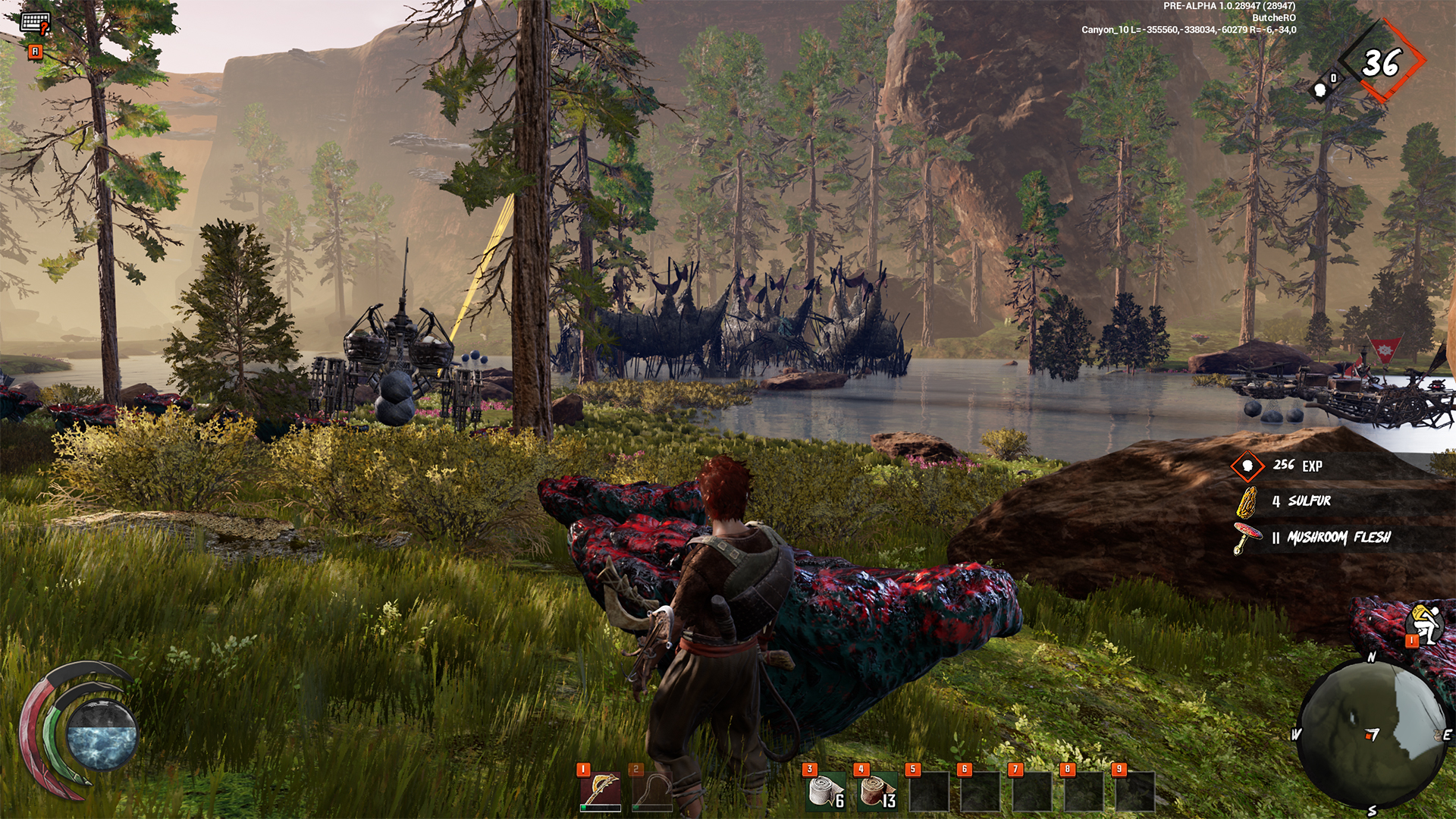Click the skull counter icon

[x=1322, y=89]
